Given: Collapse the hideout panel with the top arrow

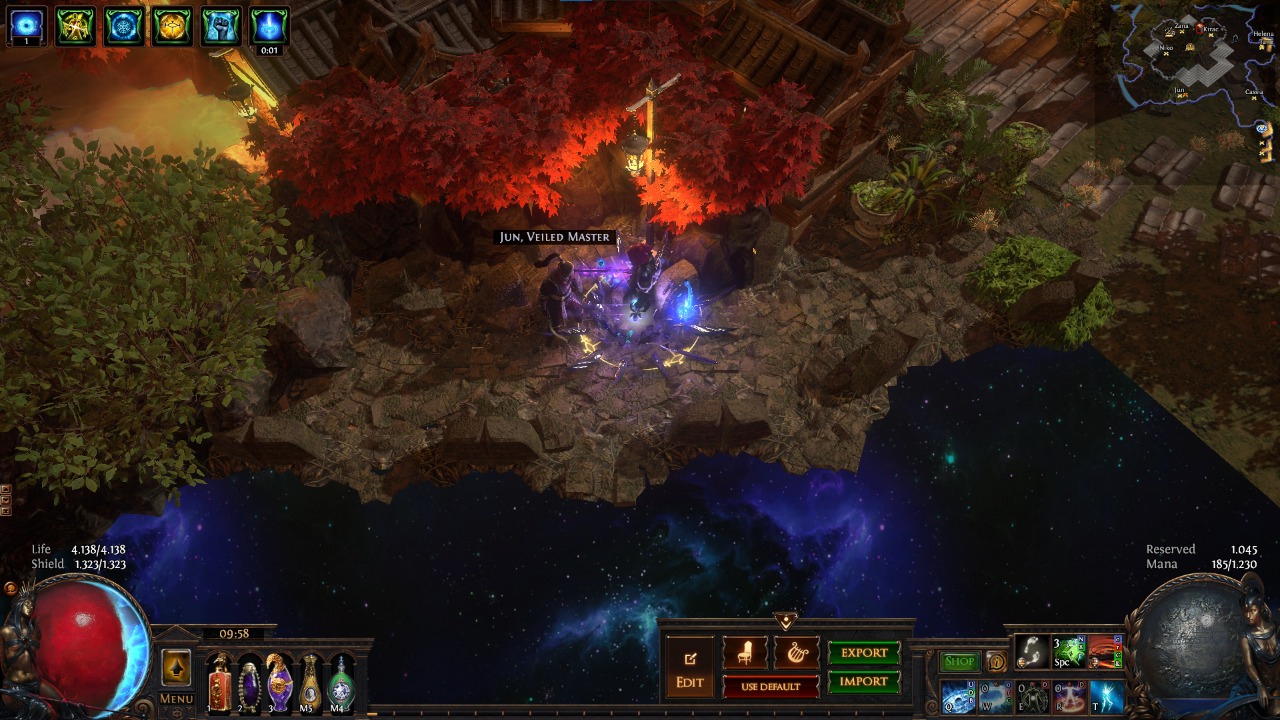Looking at the screenshot, I should click(786, 622).
